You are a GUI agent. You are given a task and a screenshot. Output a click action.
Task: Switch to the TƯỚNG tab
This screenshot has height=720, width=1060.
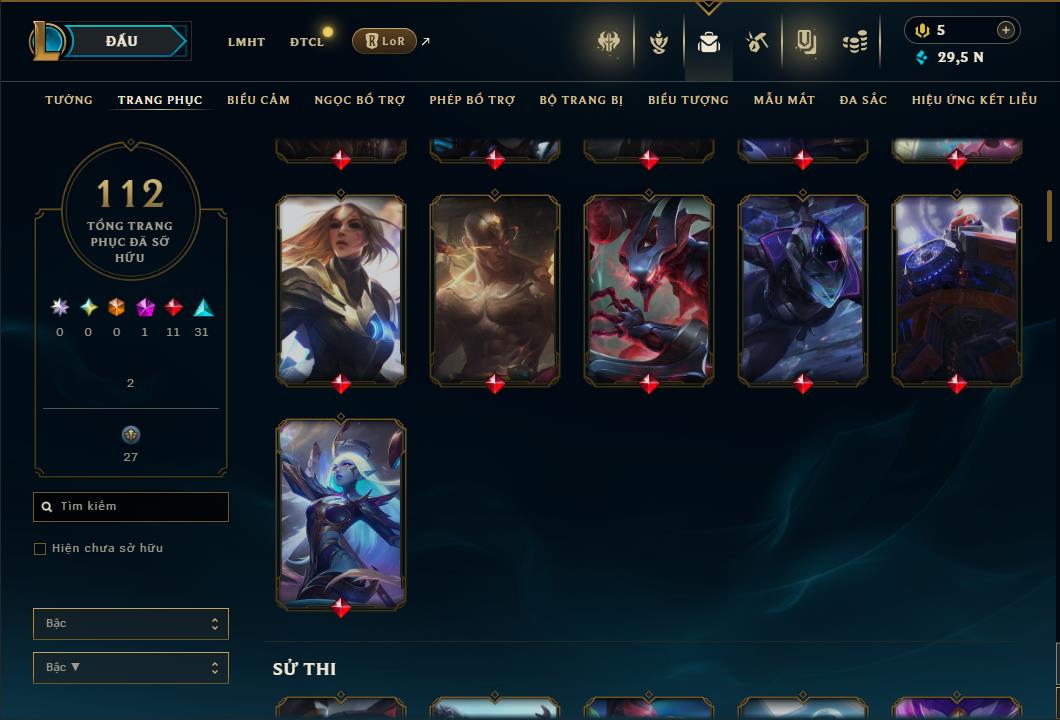(x=69, y=100)
